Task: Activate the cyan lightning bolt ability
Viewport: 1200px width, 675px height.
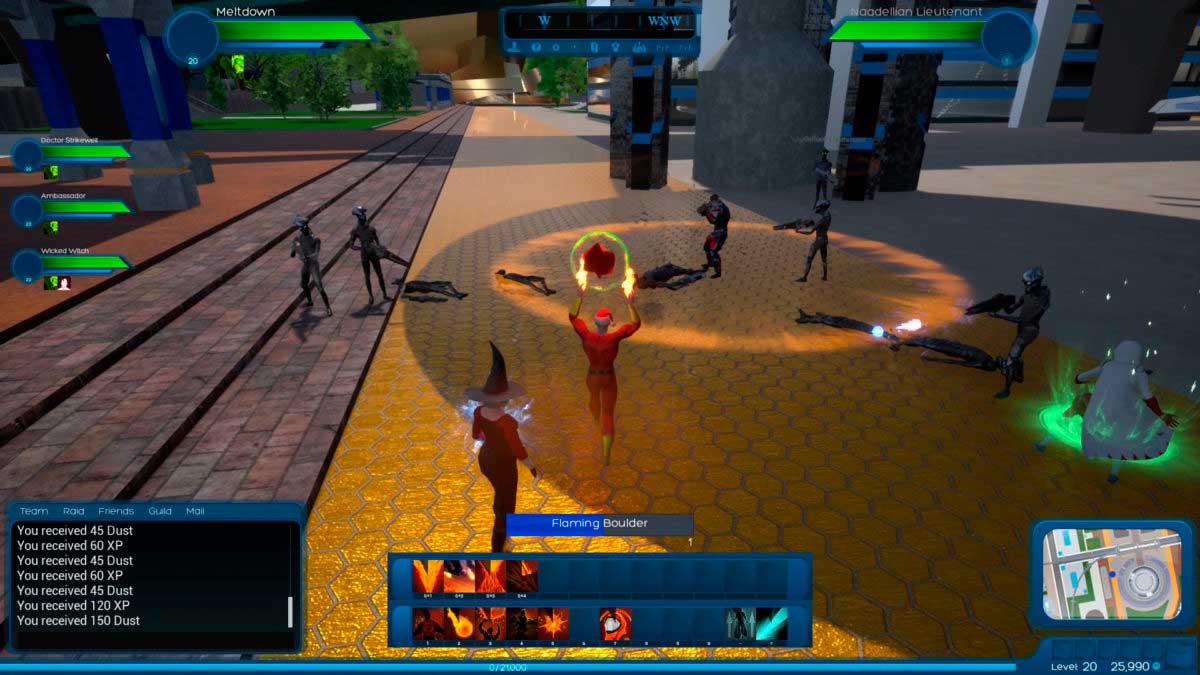Action: click(x=772, y=624)
